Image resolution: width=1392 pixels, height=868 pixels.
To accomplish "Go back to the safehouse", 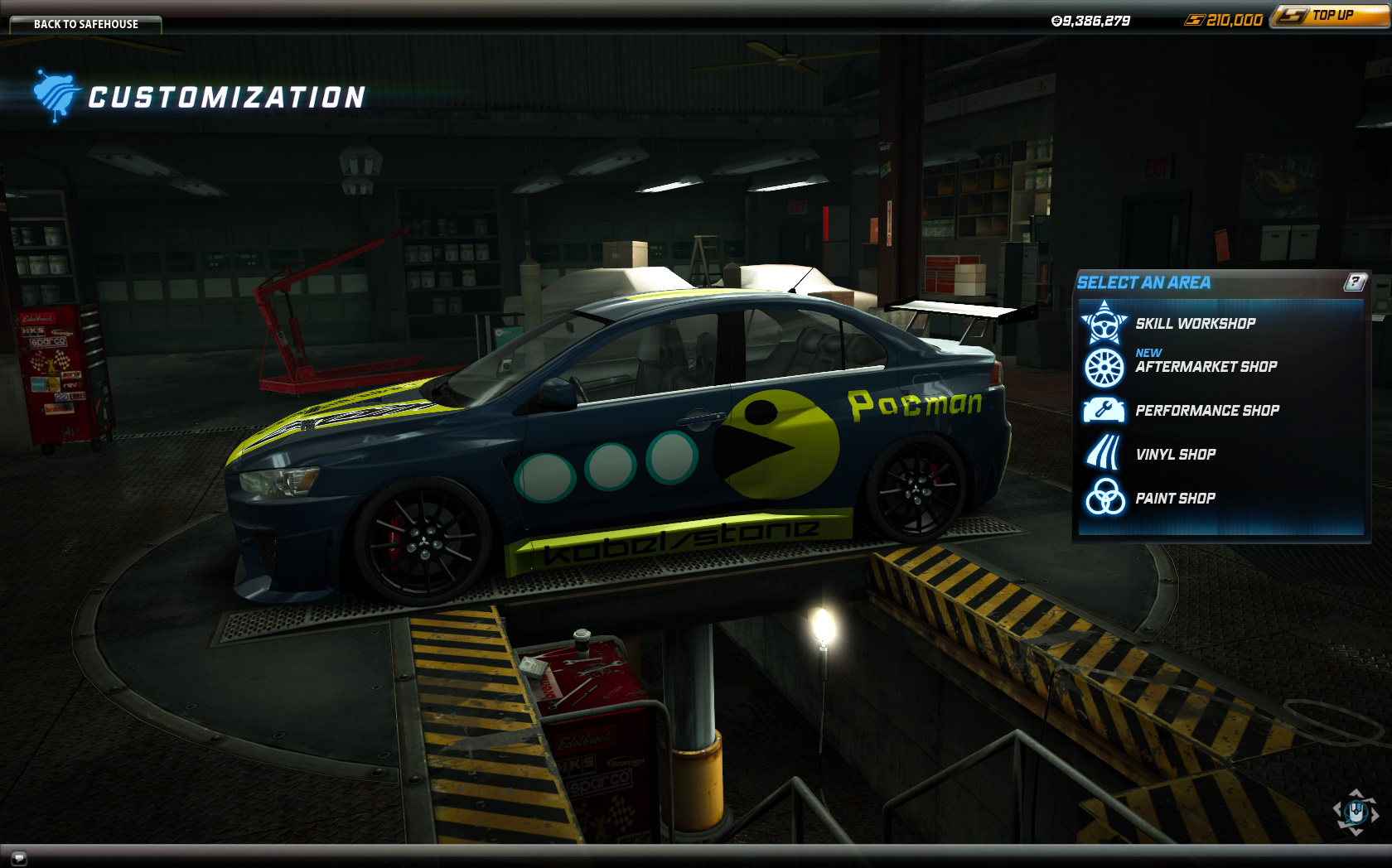I will (x=85, y=24).
